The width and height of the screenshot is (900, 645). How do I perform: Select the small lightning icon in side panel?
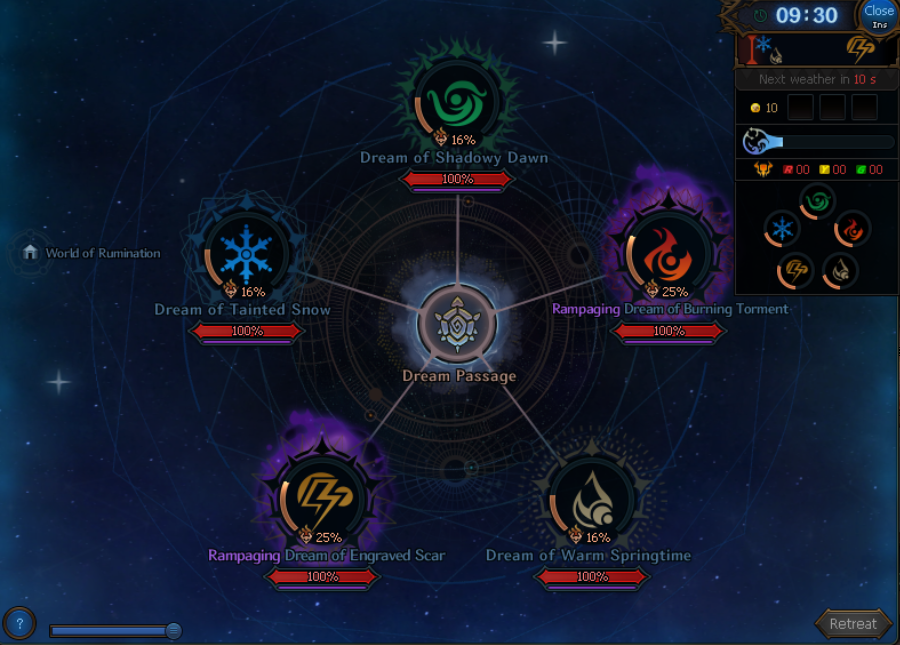796,270
